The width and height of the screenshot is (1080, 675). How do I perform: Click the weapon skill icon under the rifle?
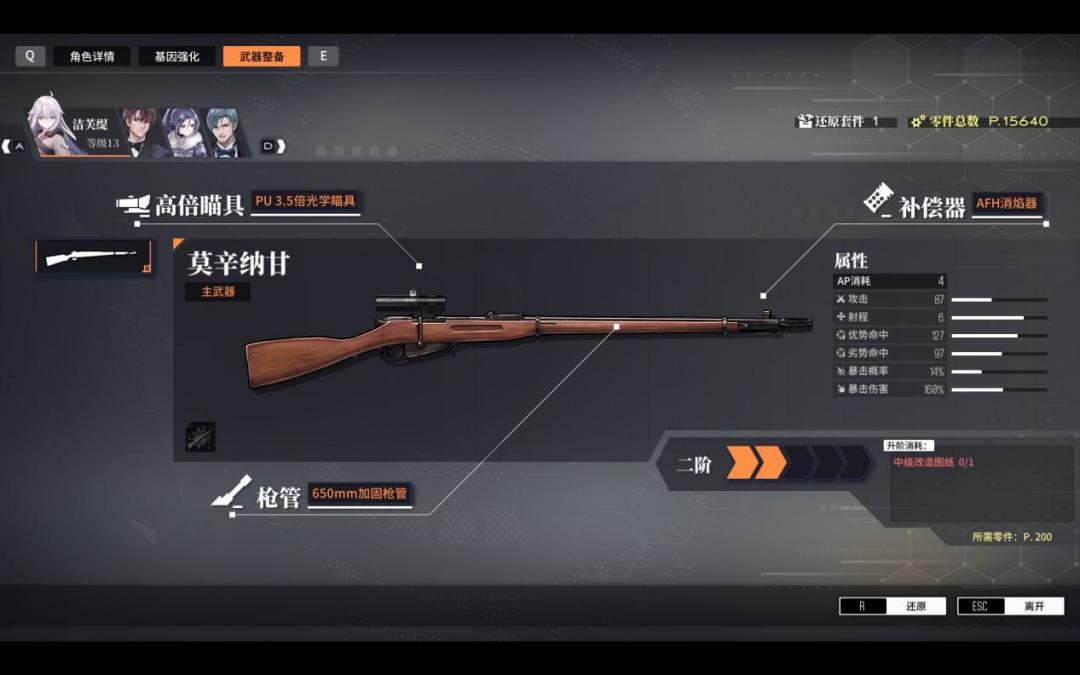point(200,437)
